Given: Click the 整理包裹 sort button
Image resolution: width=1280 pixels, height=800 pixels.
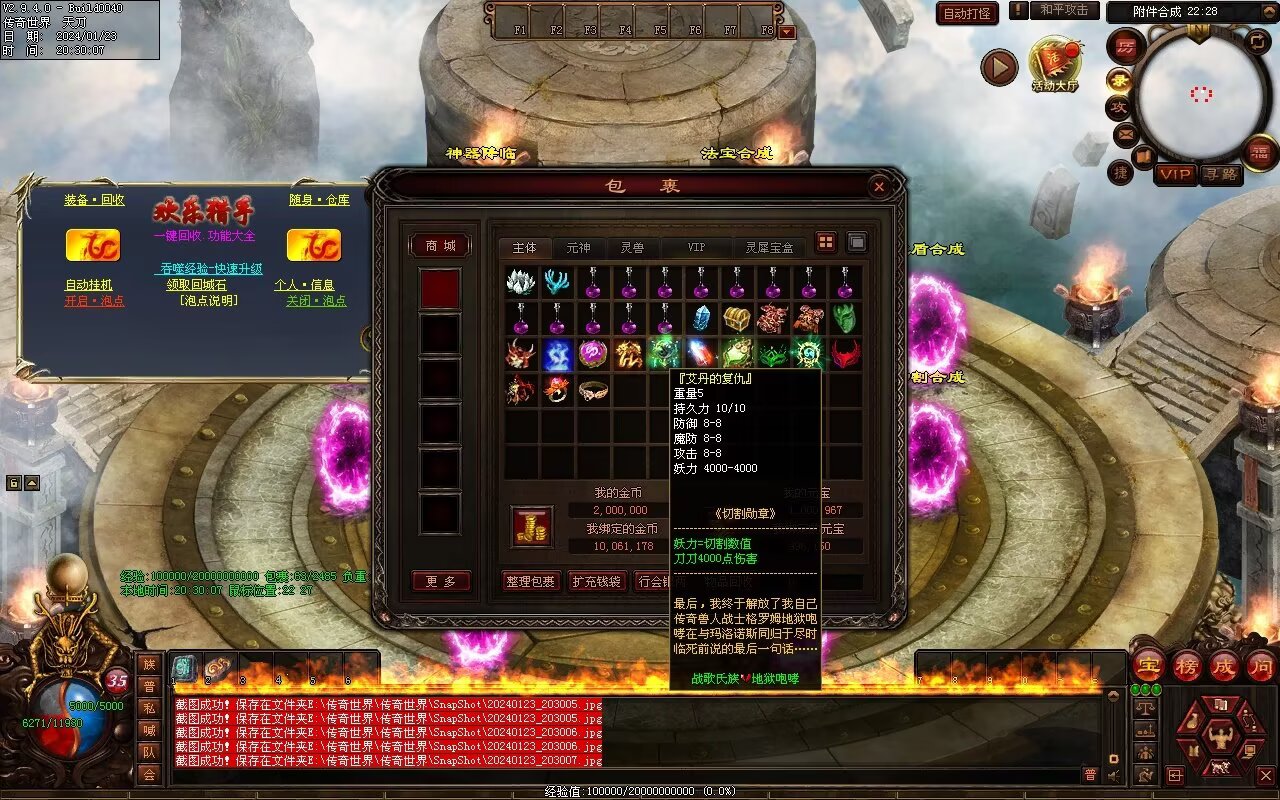Looking at the screenshot, I should [x=529, y=581].
